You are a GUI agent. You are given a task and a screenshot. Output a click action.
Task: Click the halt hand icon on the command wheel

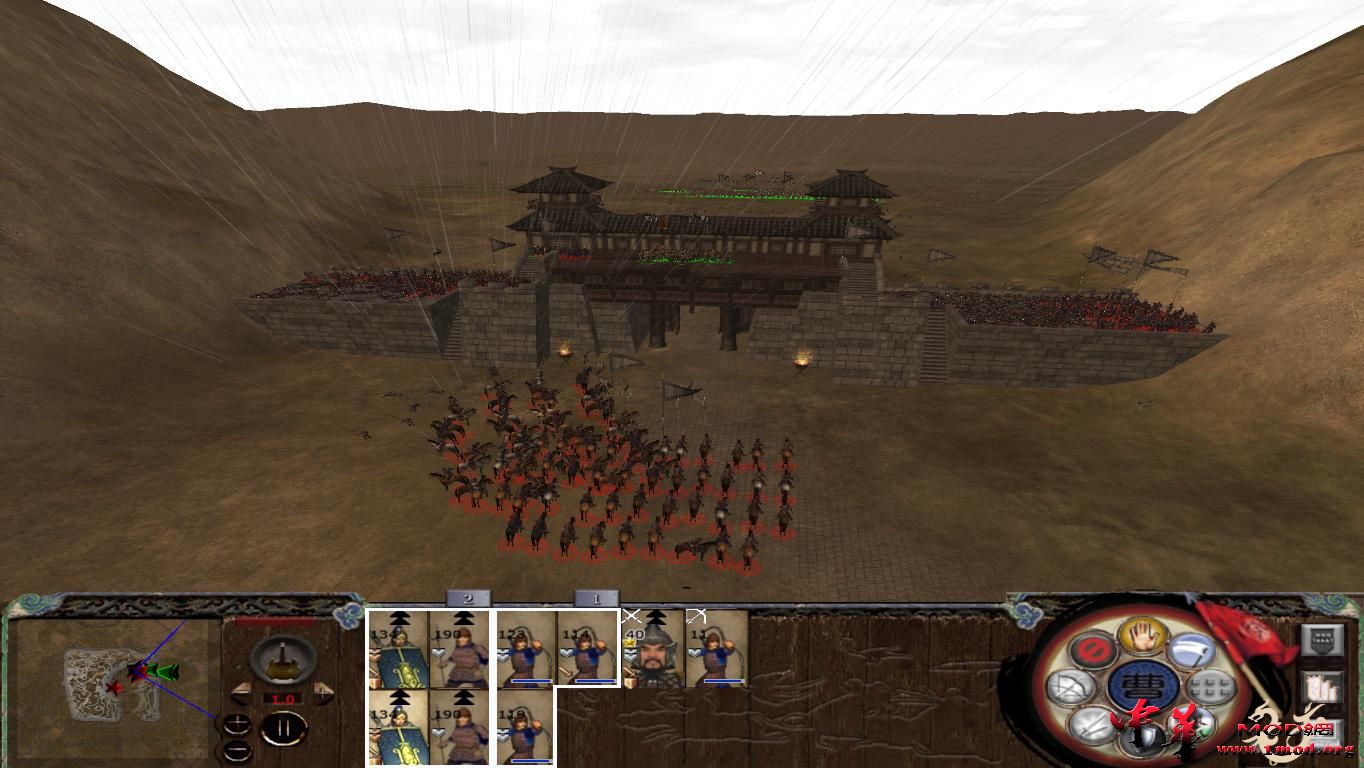coord(1141,638)
